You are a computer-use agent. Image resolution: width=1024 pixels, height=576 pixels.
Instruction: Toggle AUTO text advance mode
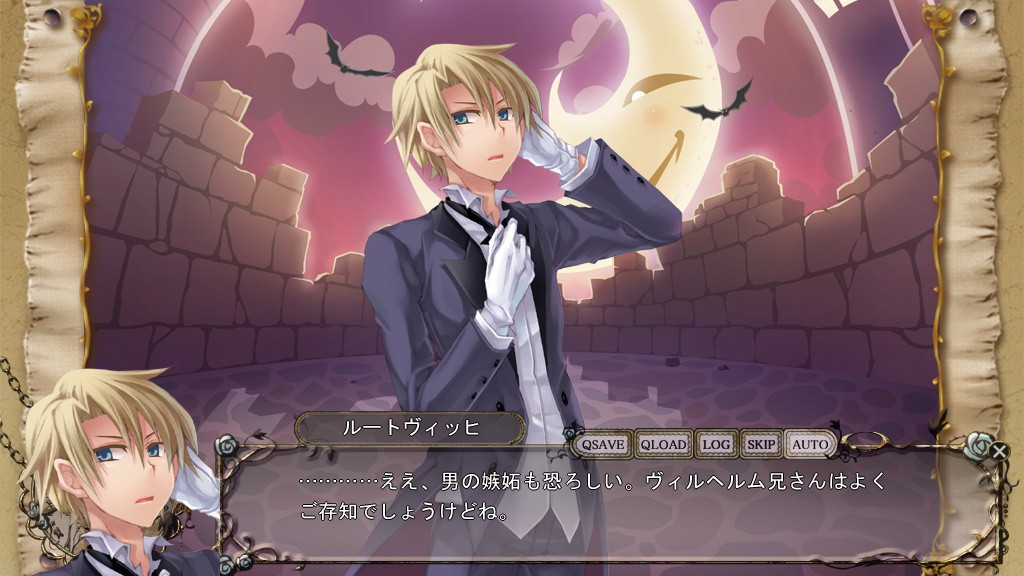click(x=811, y=444)
